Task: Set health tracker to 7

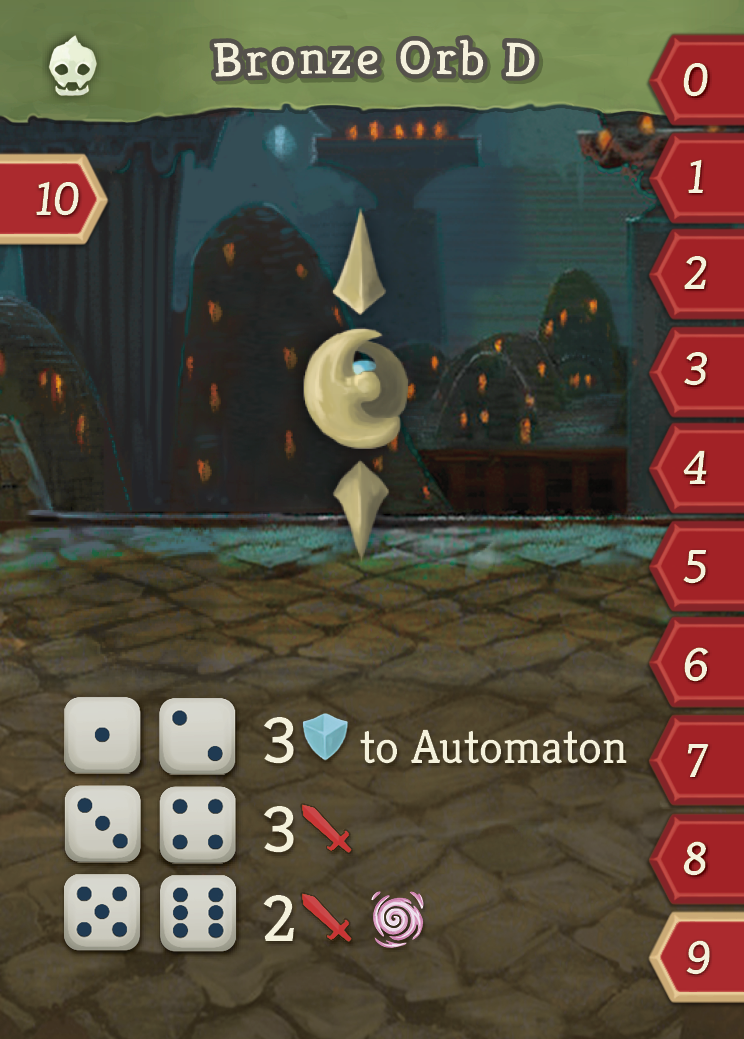Action: click(x=698, y=762)
